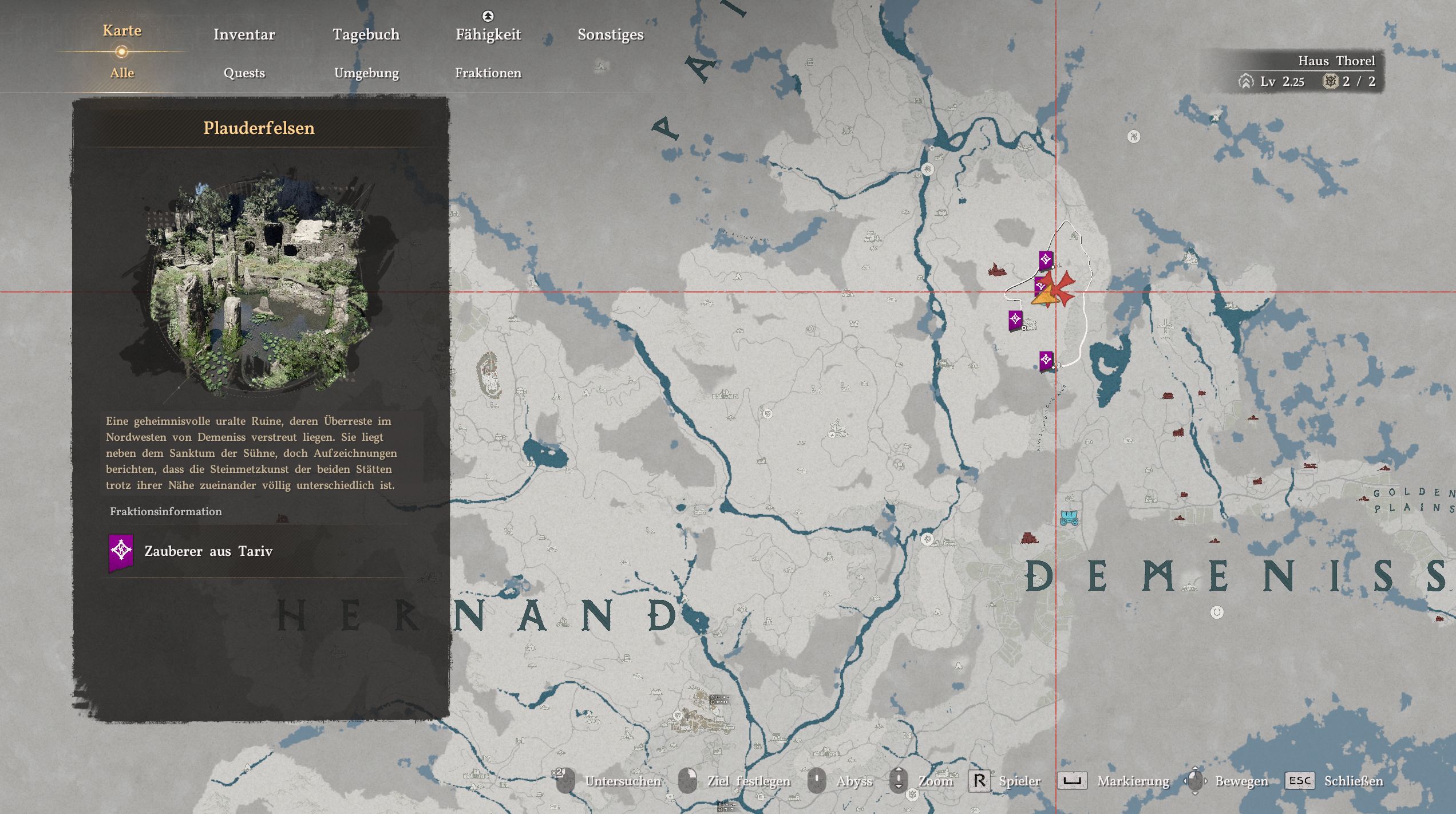This screenshot has width=1456, height=814.
Task: Select the blue wagon marker on the map
Action: point(1069,517)
